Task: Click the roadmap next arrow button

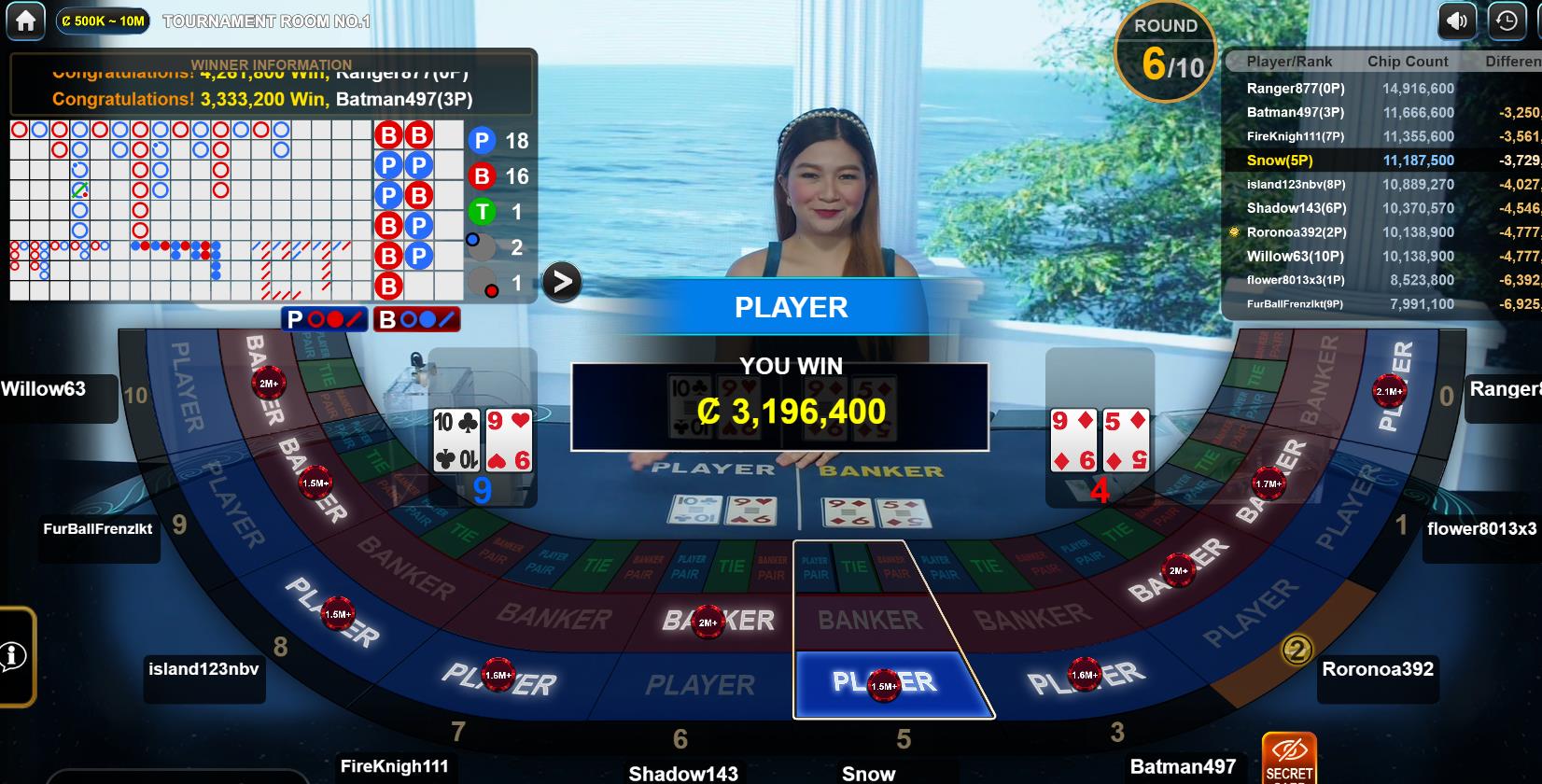Action: [x=562, y=282]
